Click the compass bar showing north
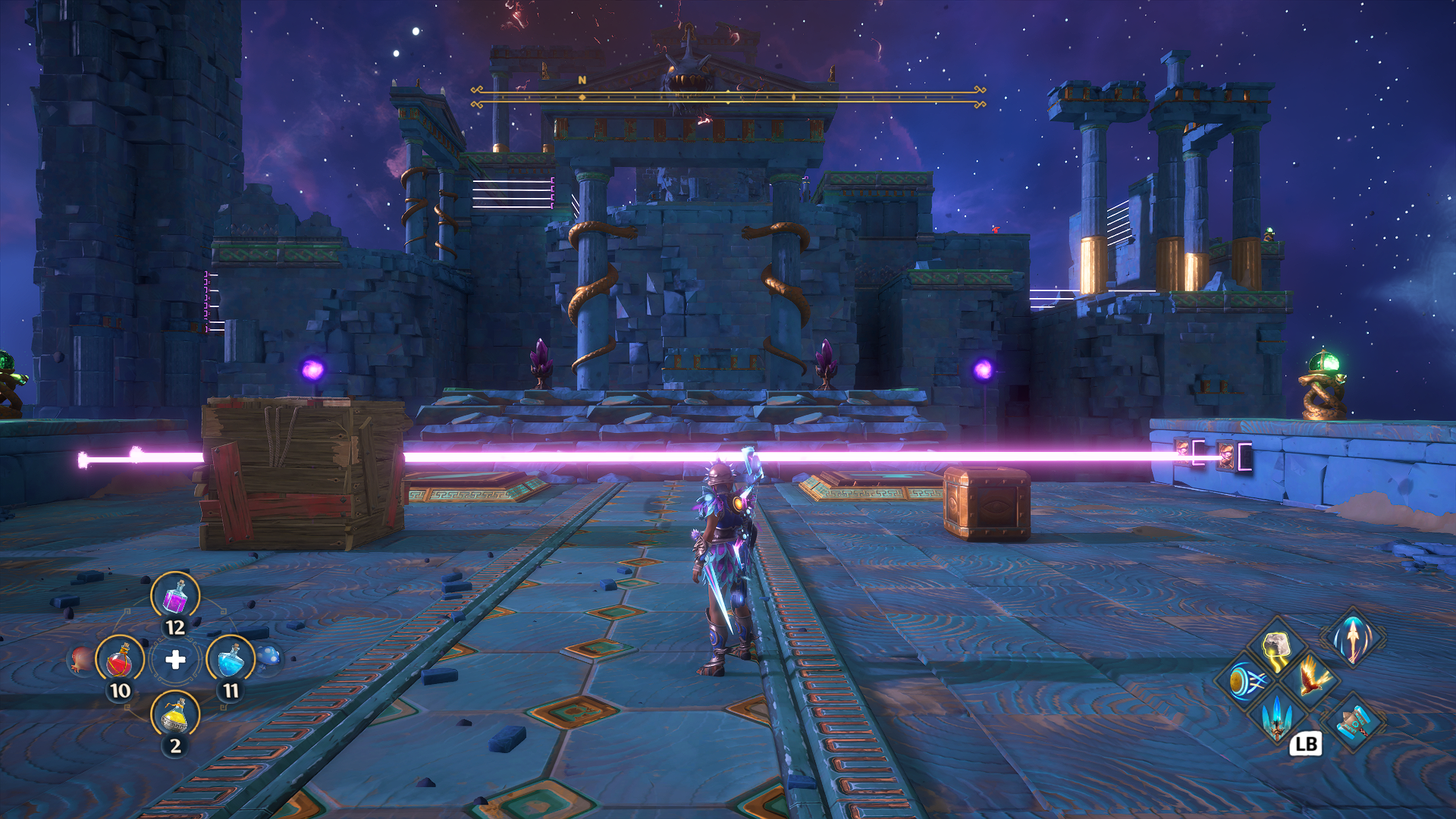The width and height of the screenshot is (1456, 819). tap(728, 96)
